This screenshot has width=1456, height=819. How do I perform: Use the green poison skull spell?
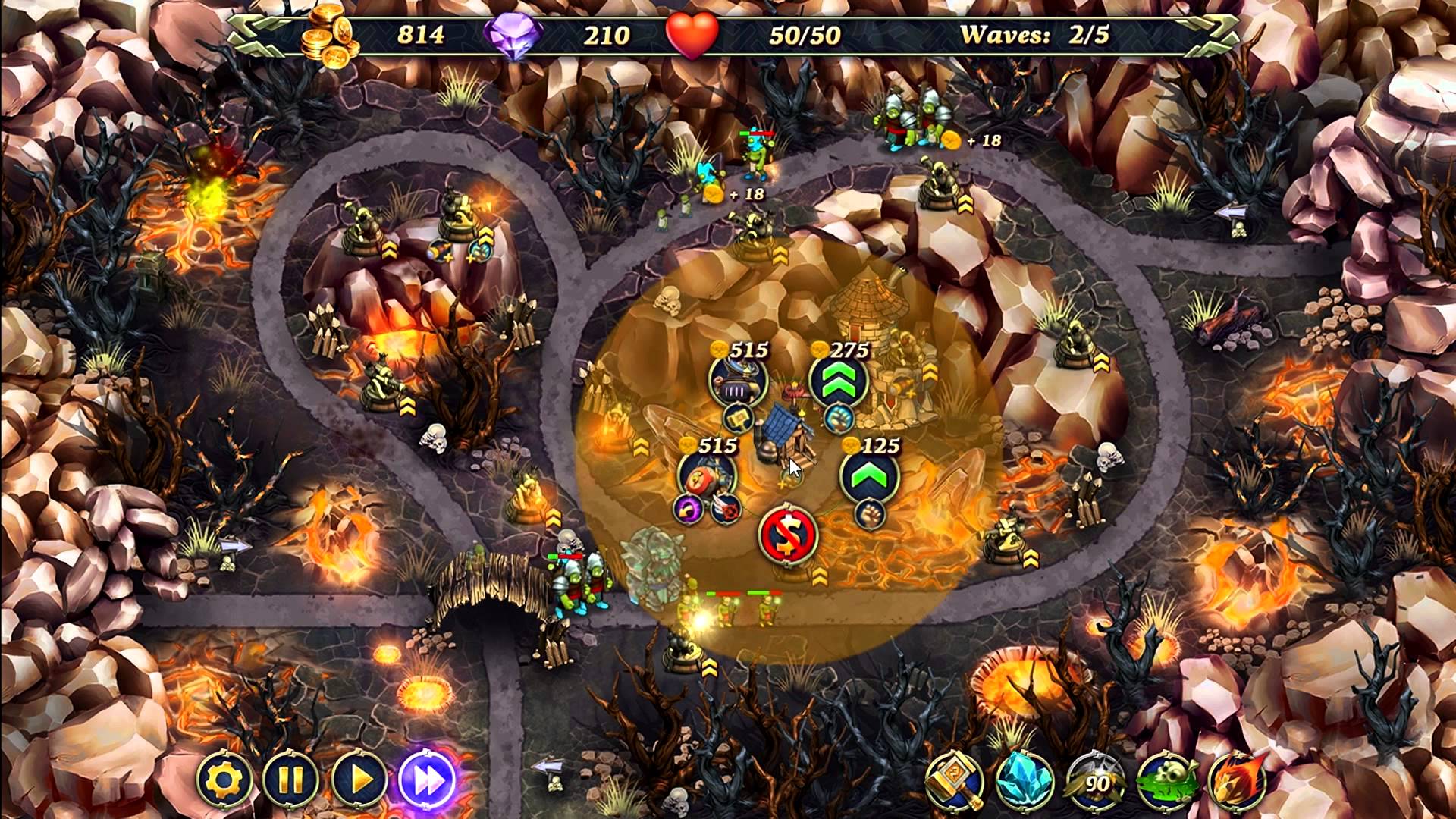(1166, 781)
